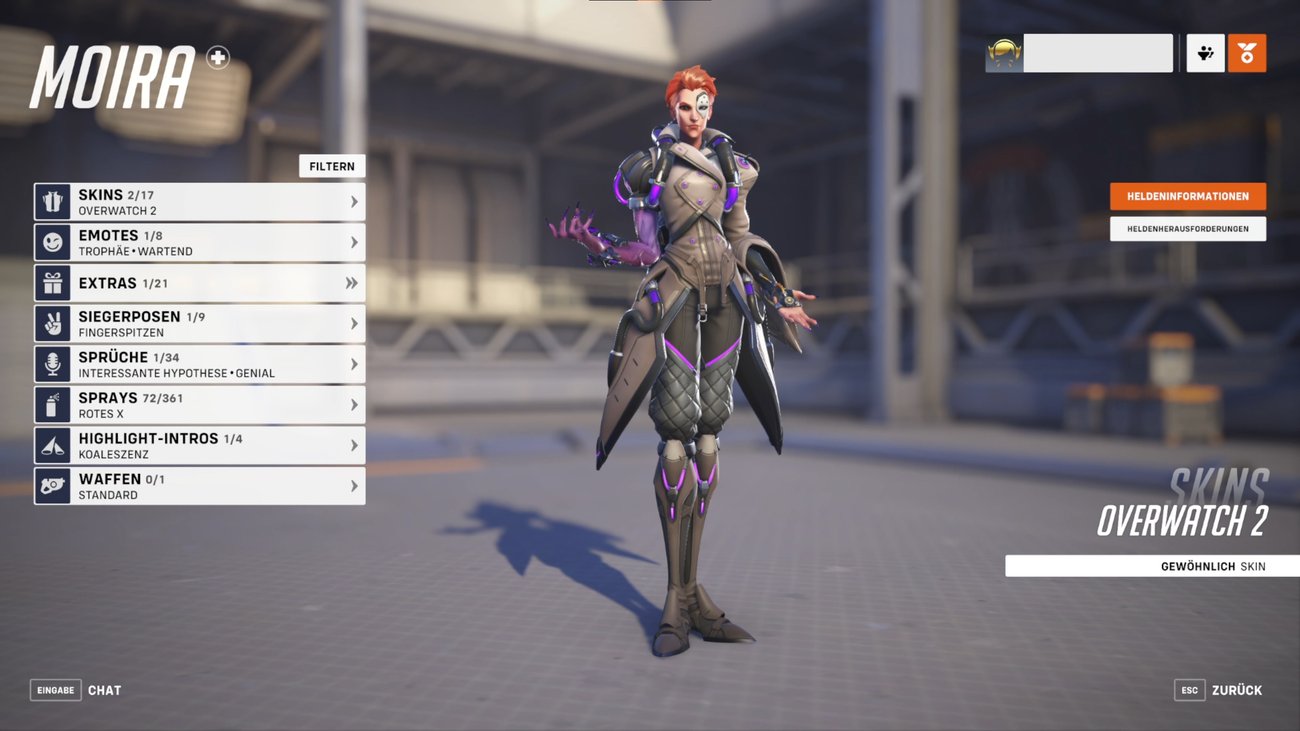Open Heldenherausforderungen
1300x731 pixels.
click(1187, 228)
